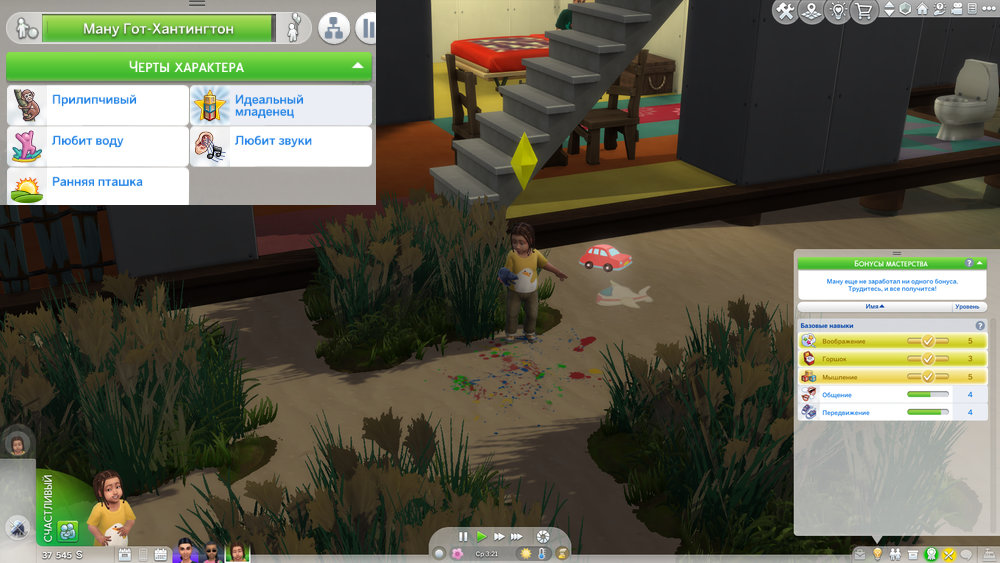Sort skills by "Имя" column
This screenshot has height=563, width=1000.
tap(875, 306)
